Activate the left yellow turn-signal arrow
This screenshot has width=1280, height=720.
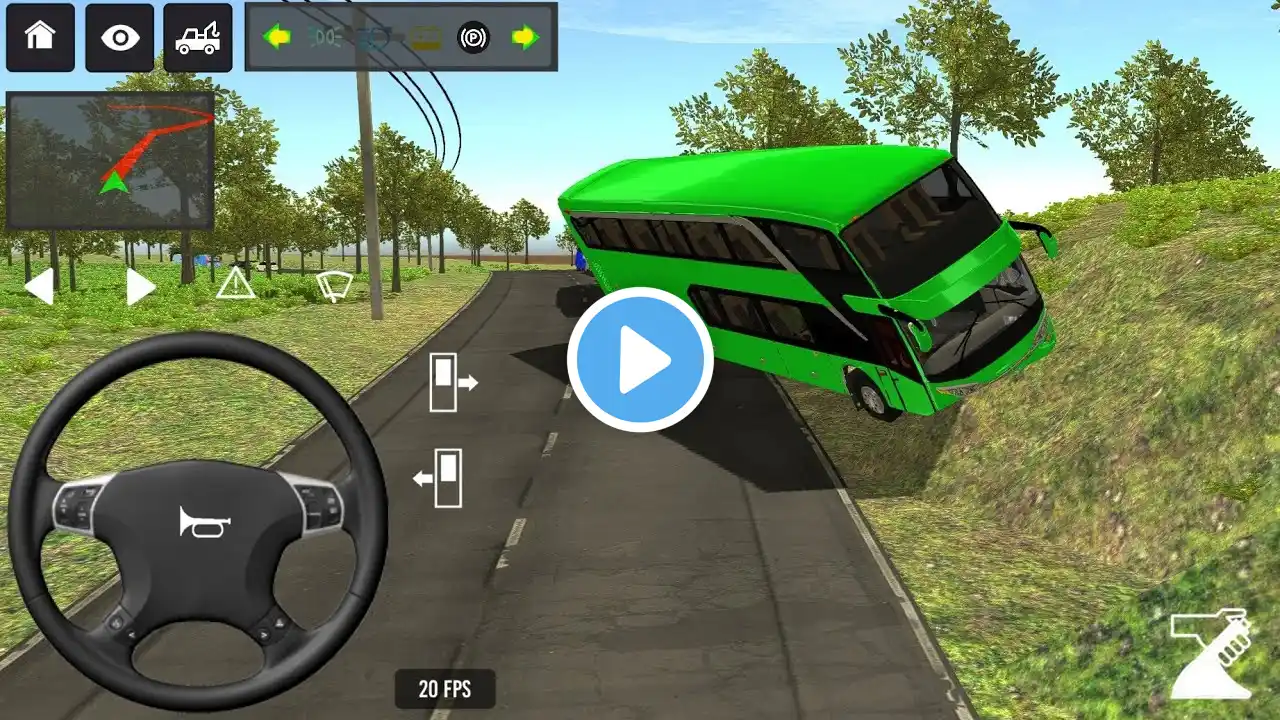point(276,38)
